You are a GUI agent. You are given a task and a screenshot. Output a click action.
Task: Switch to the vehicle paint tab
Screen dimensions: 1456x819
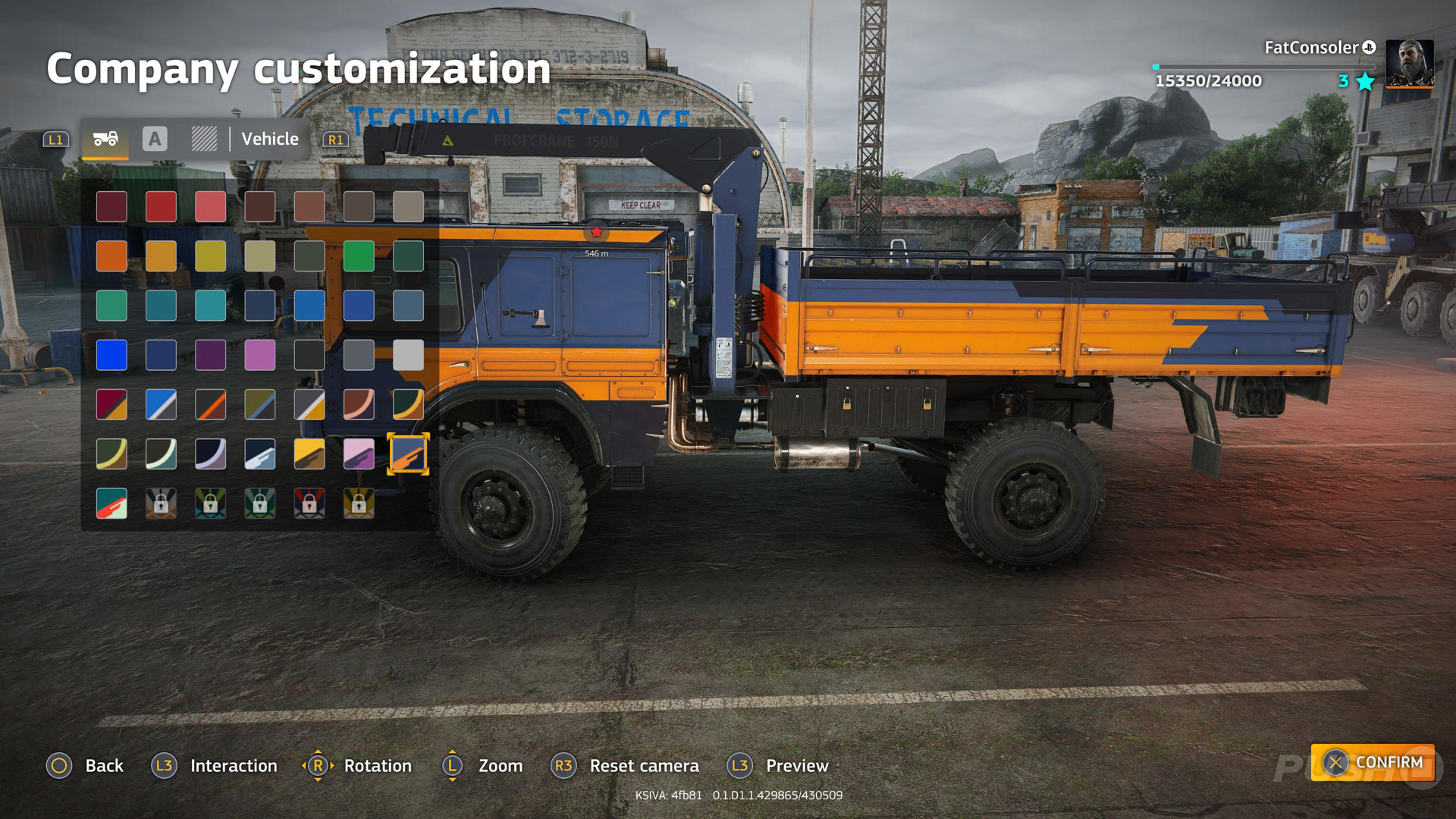click(105, 139)
